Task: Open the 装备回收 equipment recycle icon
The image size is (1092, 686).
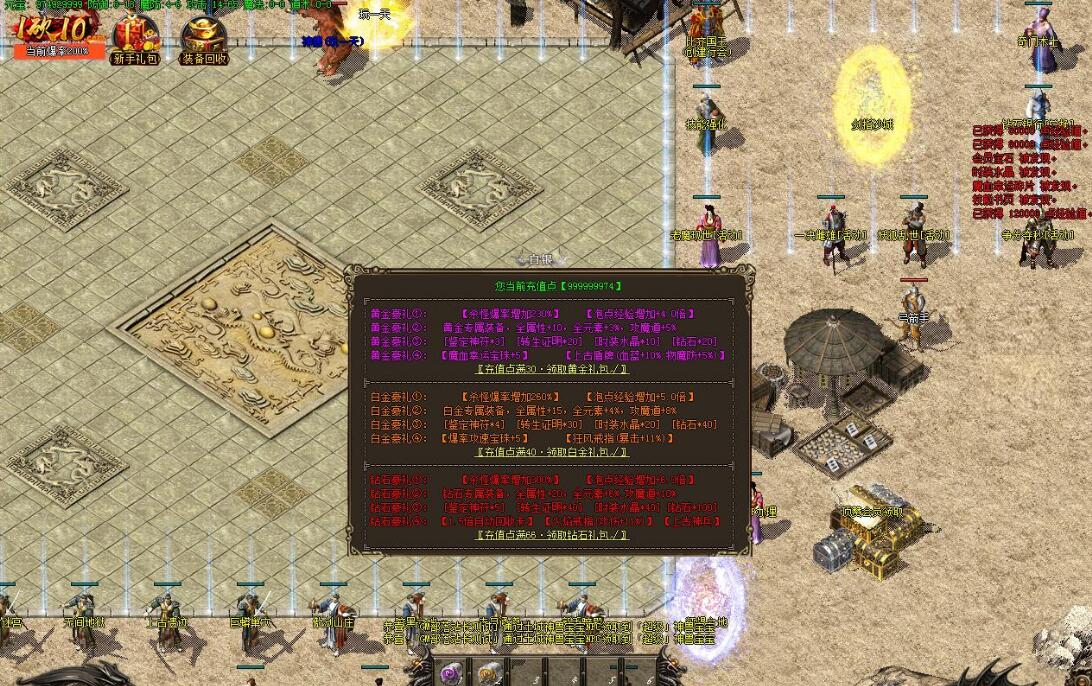Action: [x=205, y=40]
